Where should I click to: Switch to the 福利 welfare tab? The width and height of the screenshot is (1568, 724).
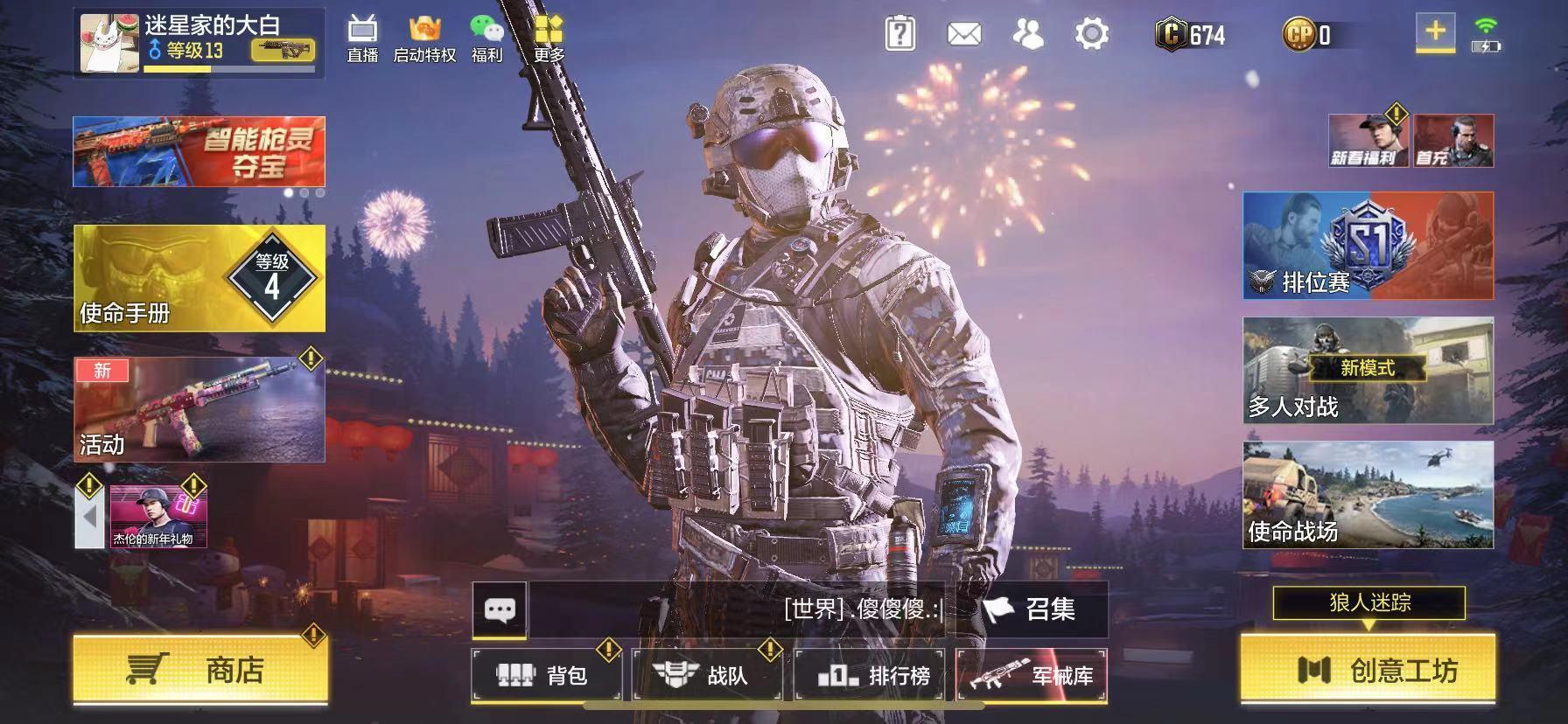pos(488,37)
